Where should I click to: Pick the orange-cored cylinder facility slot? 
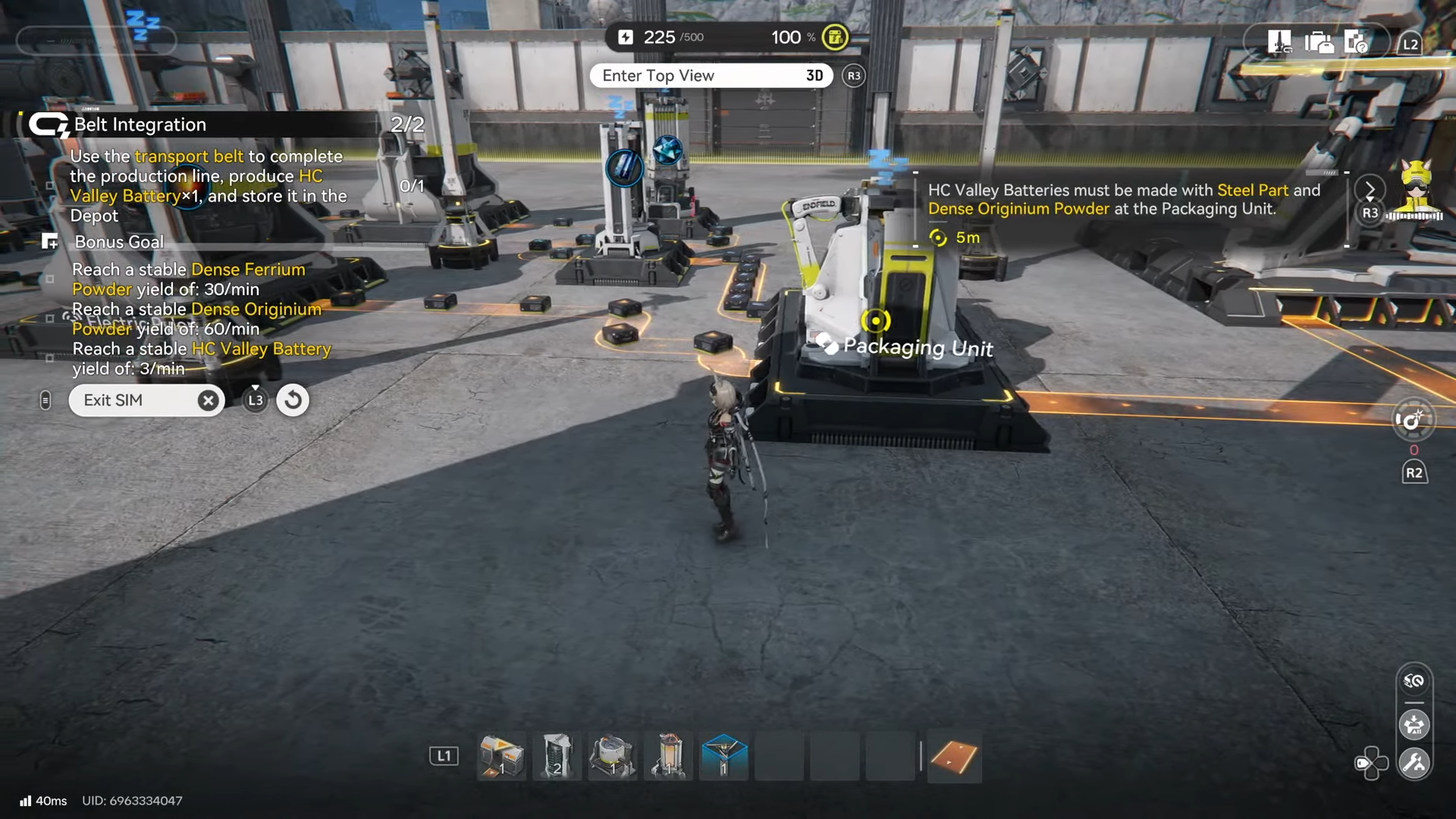point(668,756)
